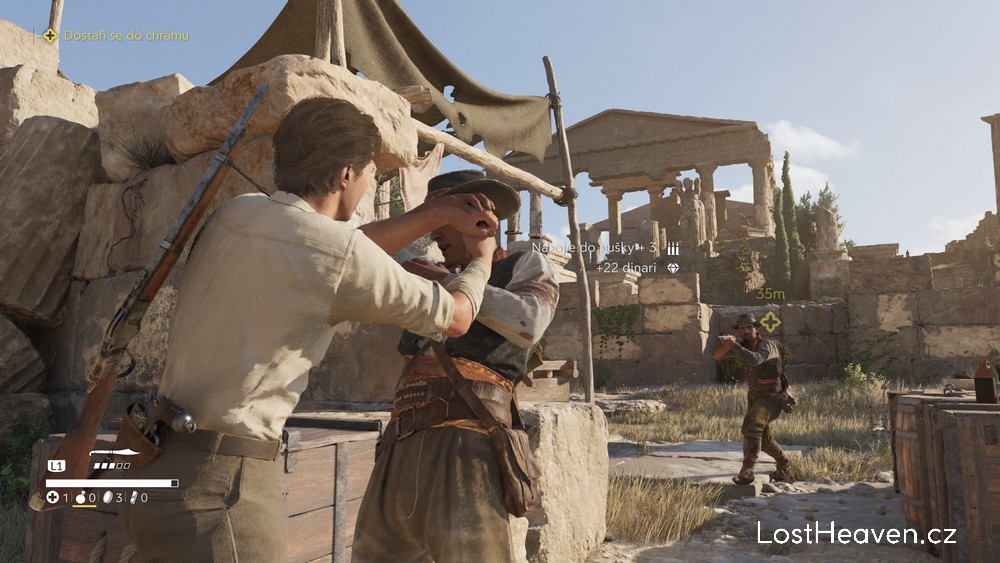Select the bandage item icon
Image resolution: width=1000 pixels, height=563 pixels.
(x=132, y=497)
